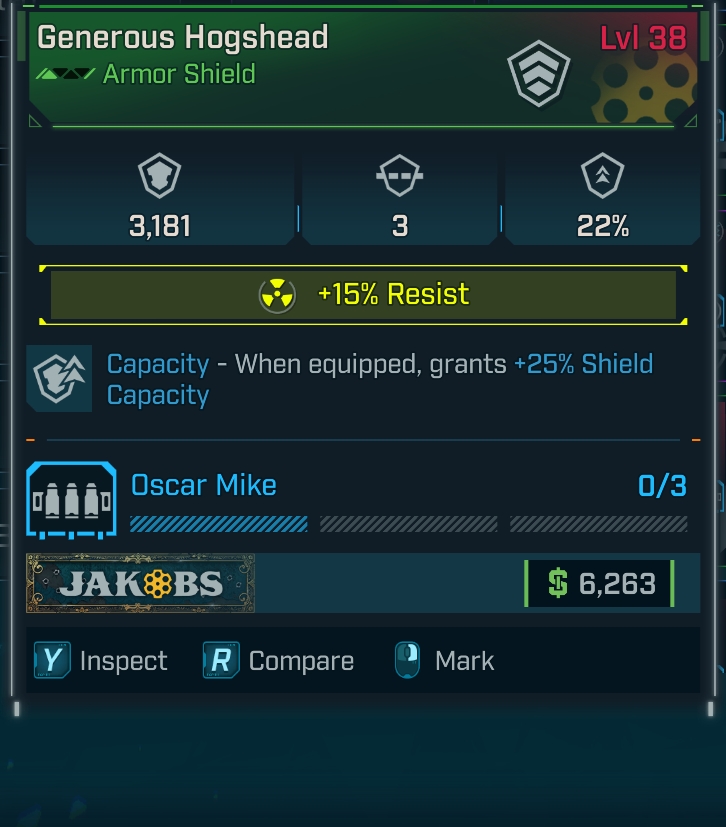Click the radiation +15% Resist bar
The image size is (726, 827).
pos(363,295)
